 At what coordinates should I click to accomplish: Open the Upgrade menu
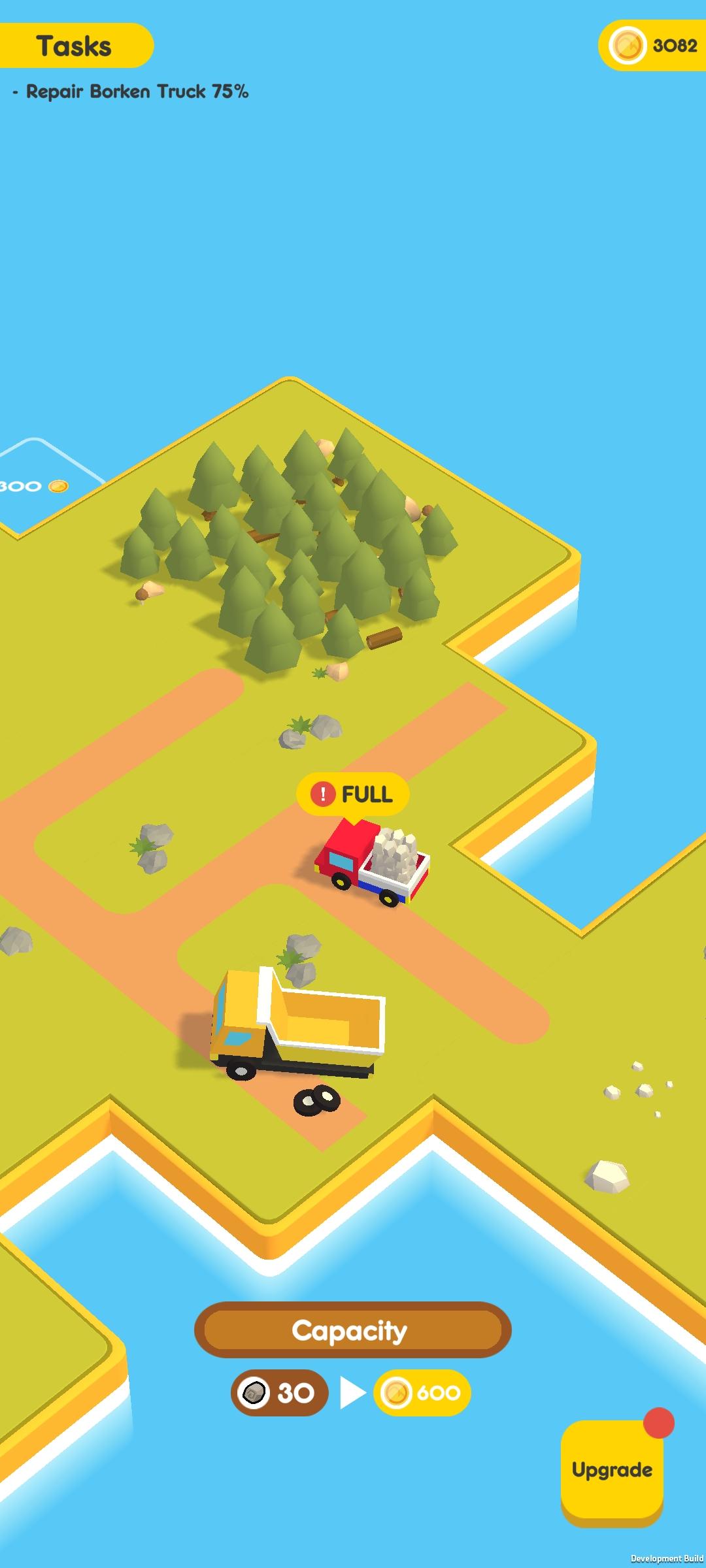coord(612,1470)
